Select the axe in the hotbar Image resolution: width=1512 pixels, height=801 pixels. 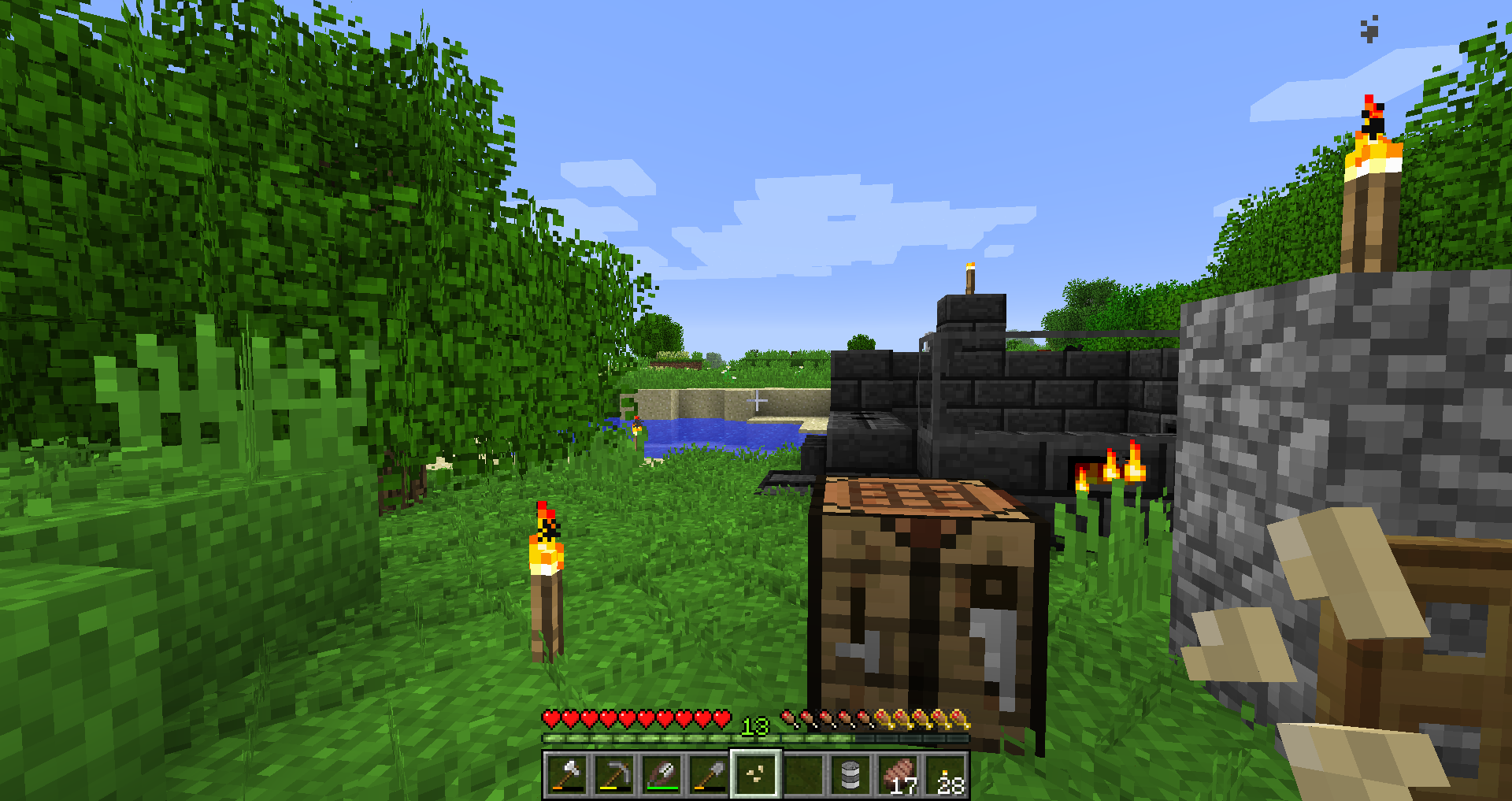point(567,775)
